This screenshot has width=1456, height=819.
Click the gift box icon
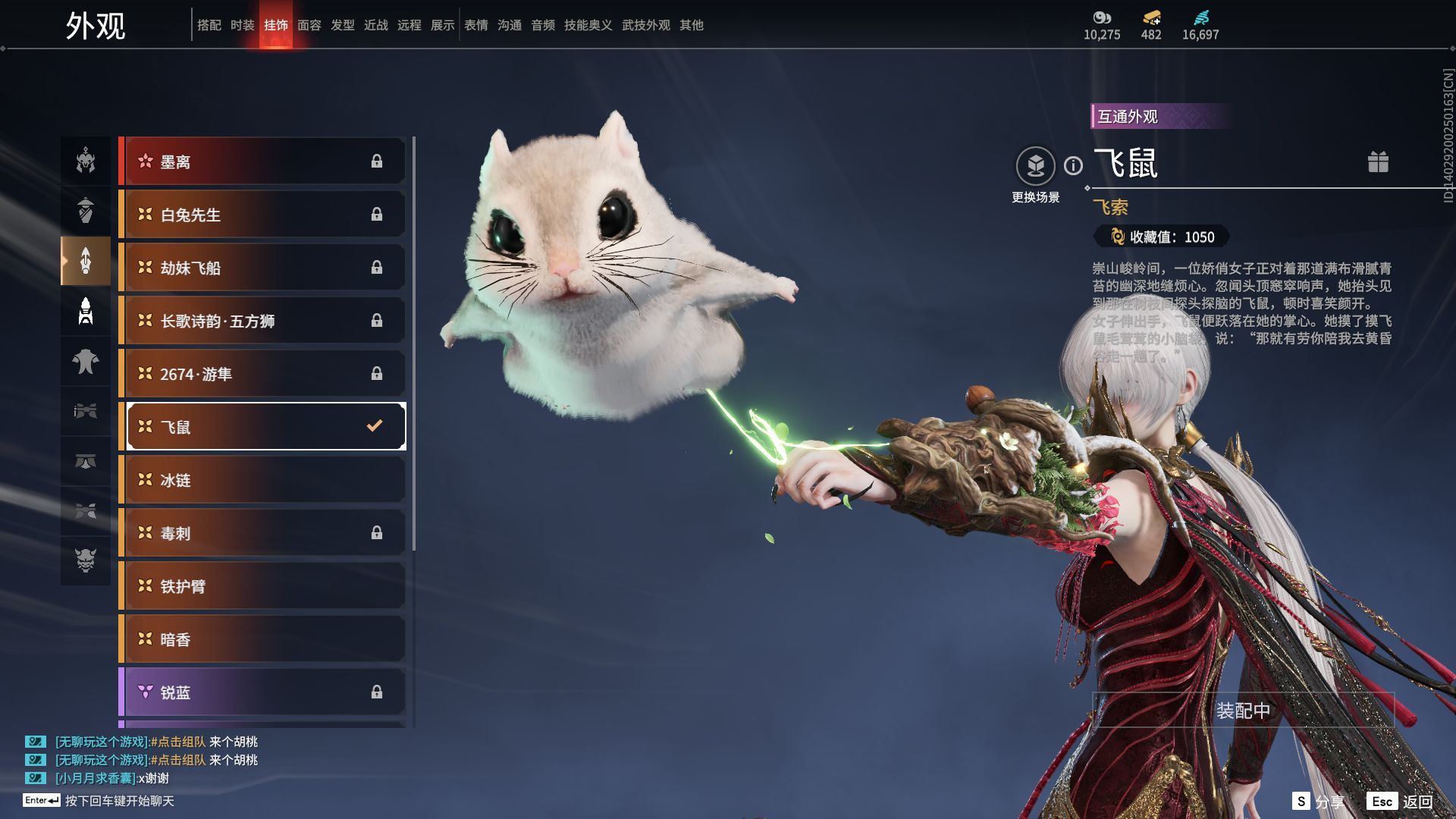pyautogui.click(x=1378, y=162)
